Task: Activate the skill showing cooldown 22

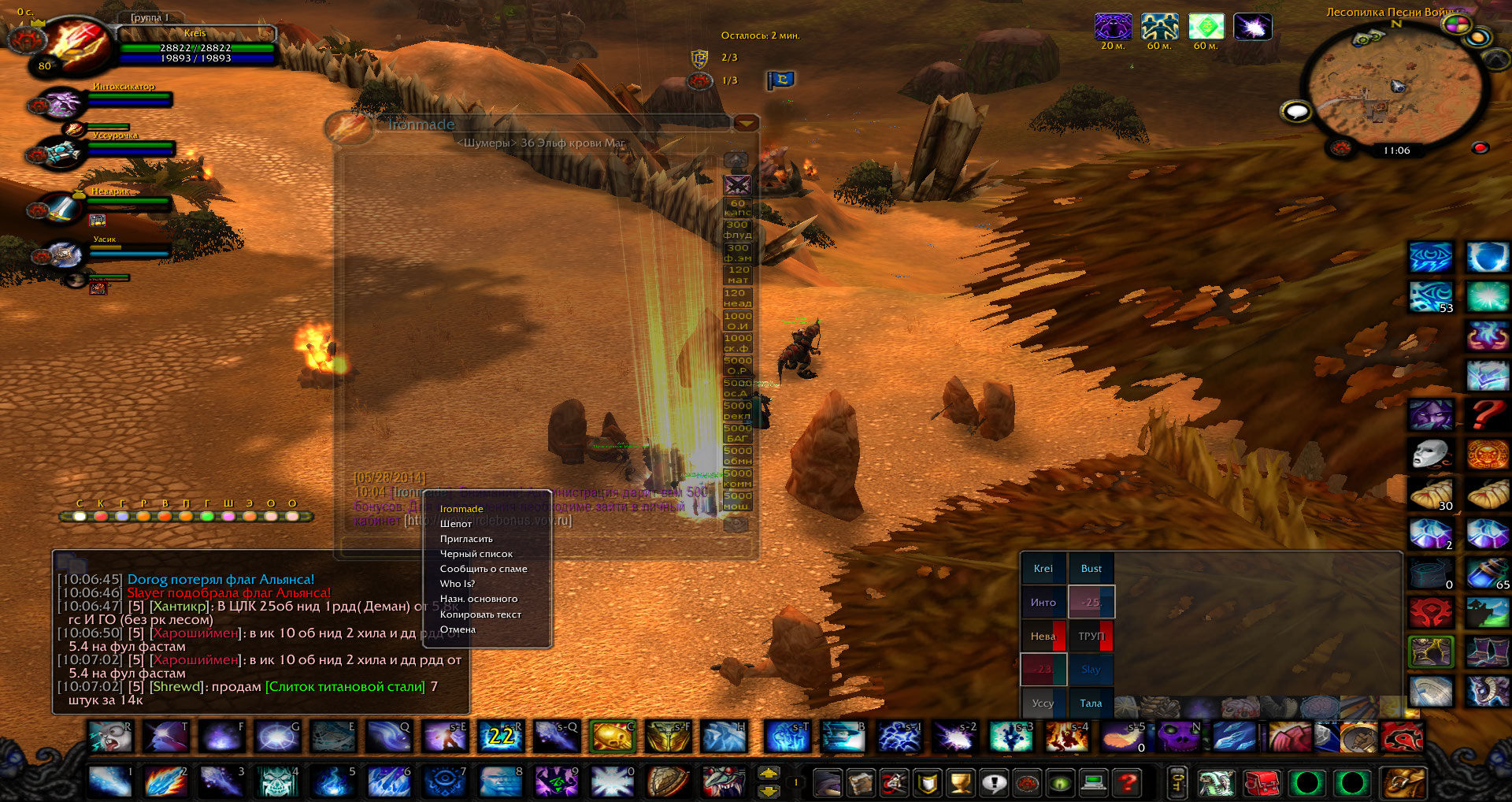Action: point(501,737)
